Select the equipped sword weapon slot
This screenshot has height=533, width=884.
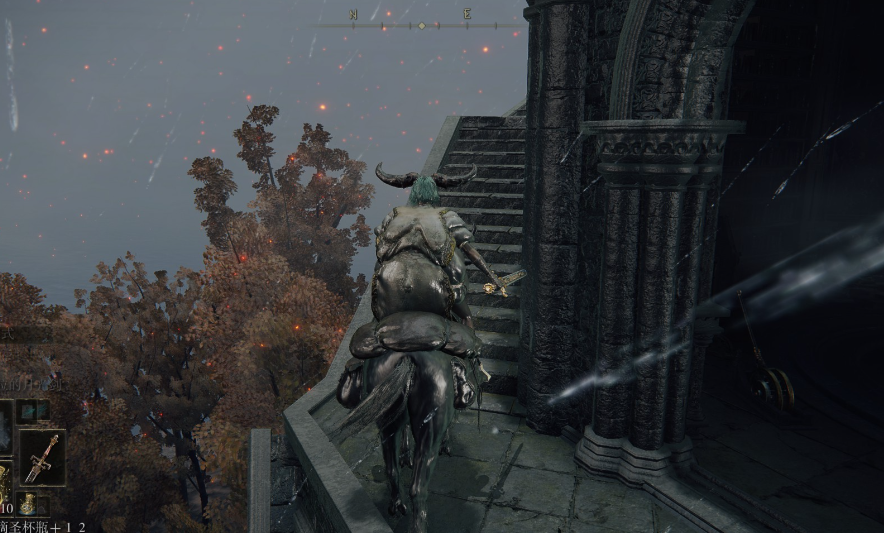click(43, 457)
